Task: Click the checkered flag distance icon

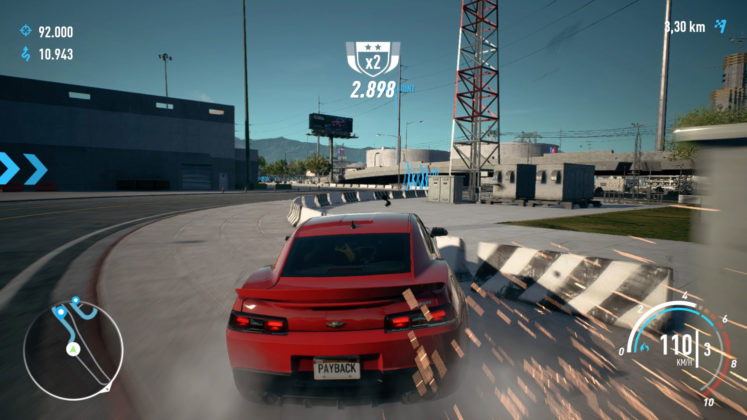Action: pos(720,27)
